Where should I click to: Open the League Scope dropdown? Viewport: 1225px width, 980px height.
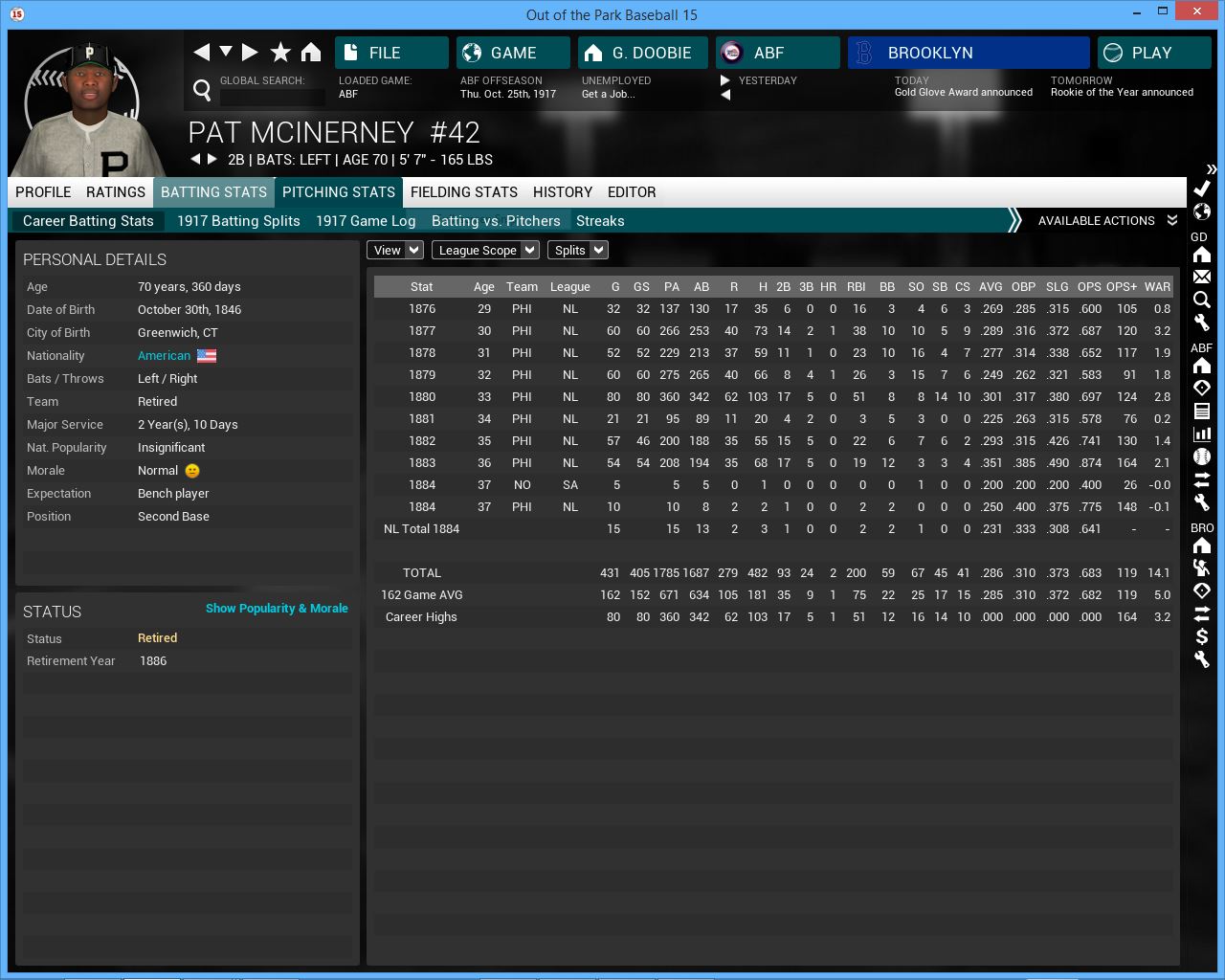click(x=485, y=251)
